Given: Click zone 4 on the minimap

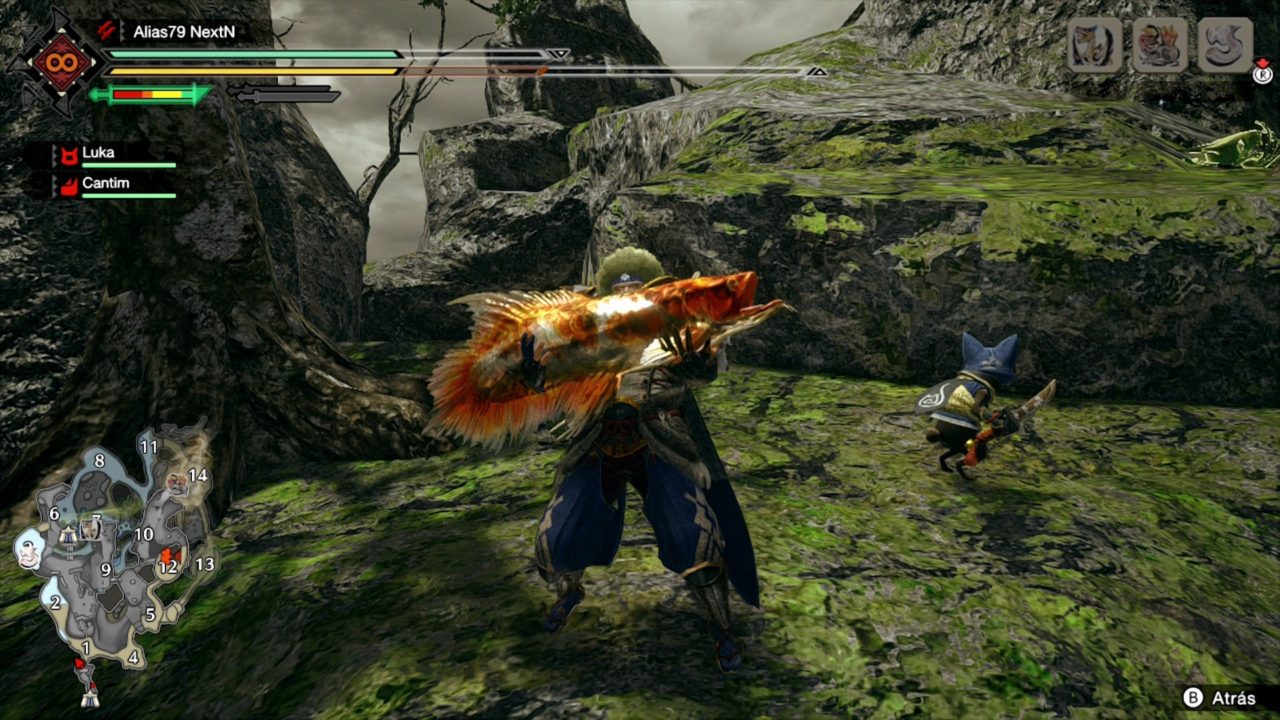Looking at the screenshot, I should coord(133,657).
